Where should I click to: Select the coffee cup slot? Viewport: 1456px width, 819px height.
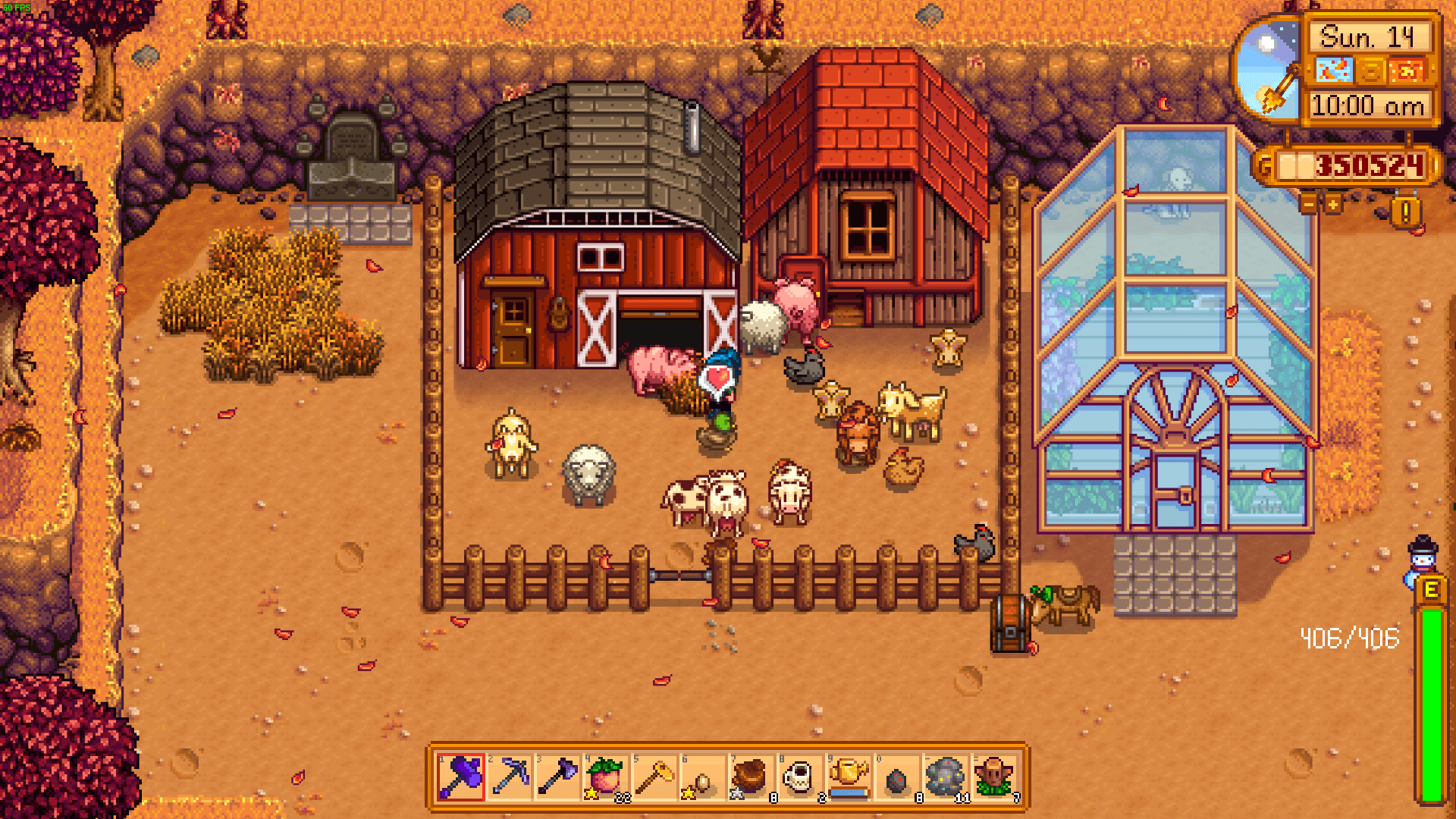pos(801,777)
